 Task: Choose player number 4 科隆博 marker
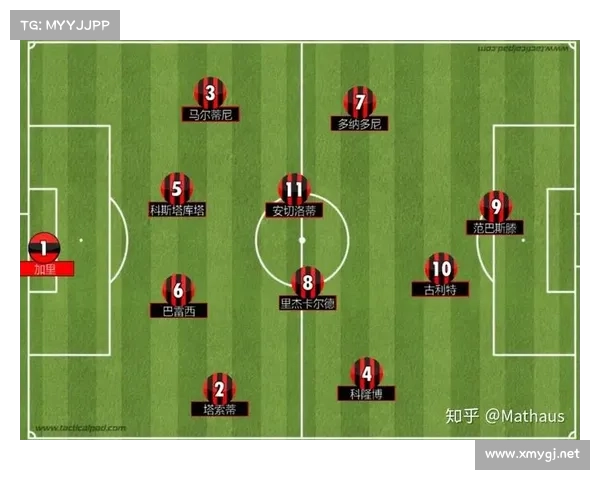[x=366, y=373]
